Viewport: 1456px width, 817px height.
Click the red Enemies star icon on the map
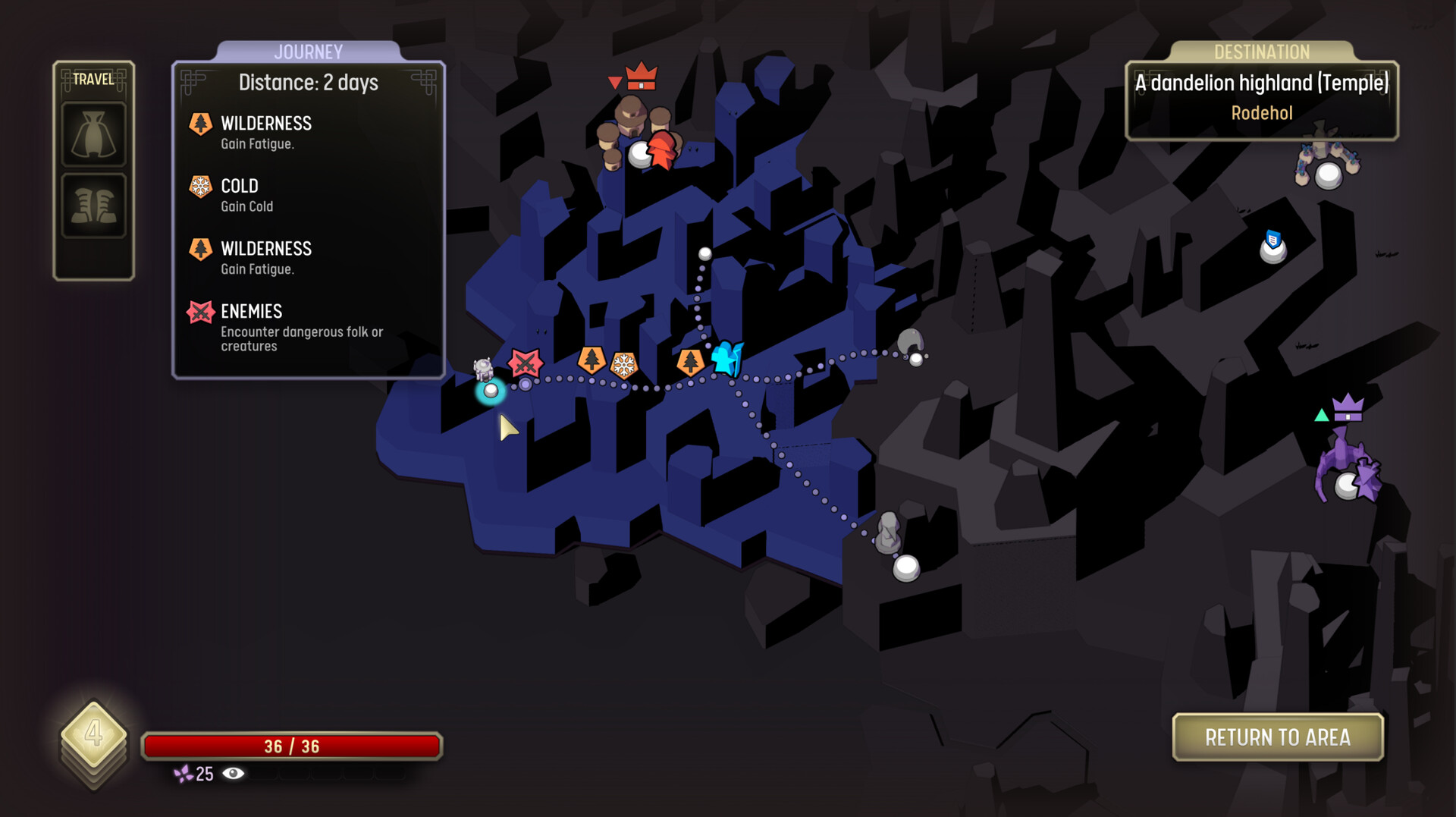click(524, 363)
